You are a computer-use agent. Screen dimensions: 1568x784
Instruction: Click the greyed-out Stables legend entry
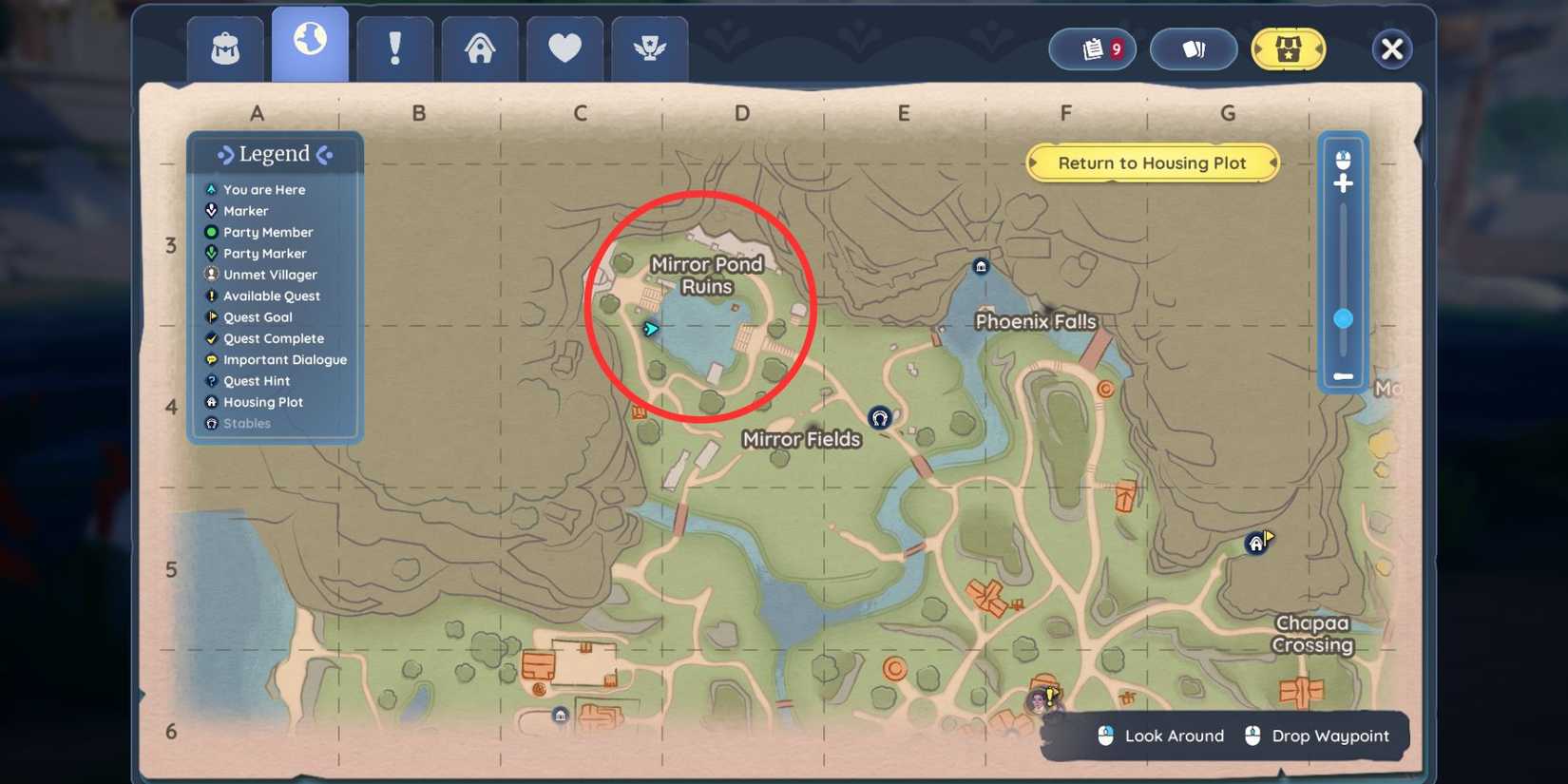[x=247, y=423]
